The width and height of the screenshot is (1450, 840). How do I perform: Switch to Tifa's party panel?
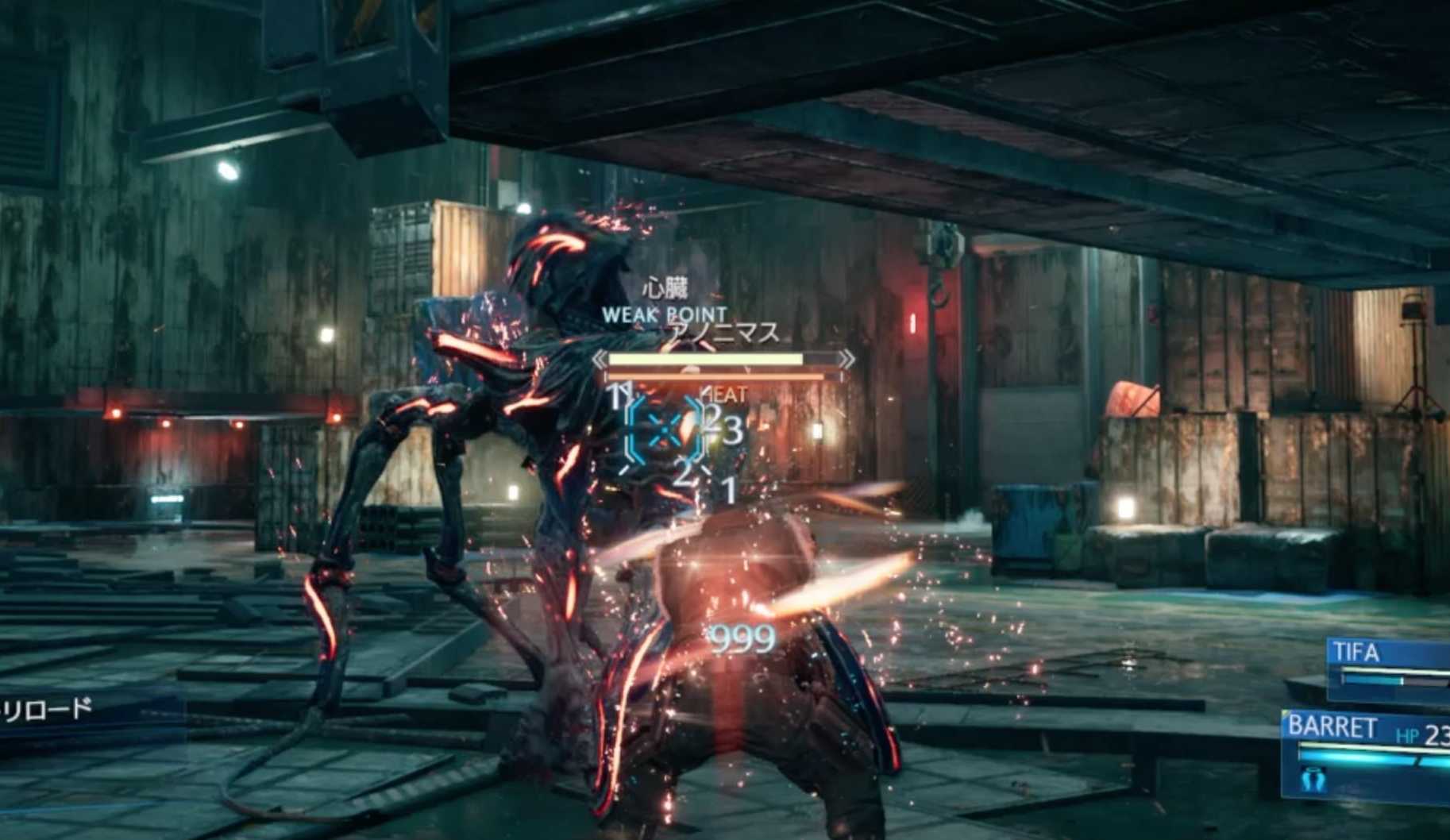point(1388,669)
